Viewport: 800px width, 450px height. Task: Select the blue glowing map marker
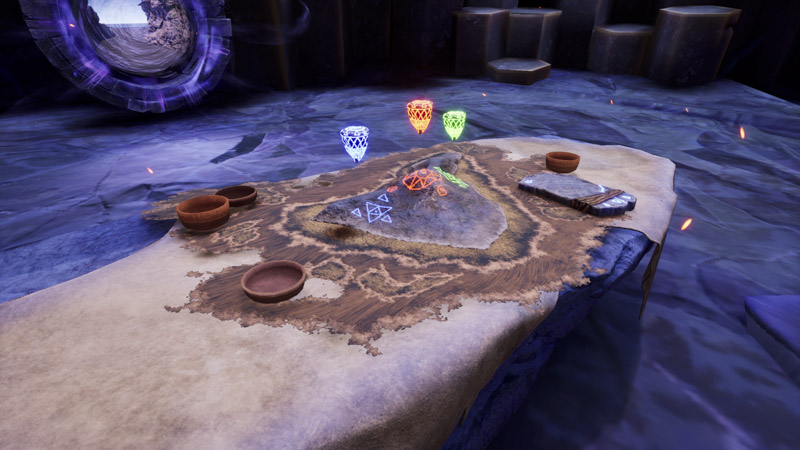354,143
